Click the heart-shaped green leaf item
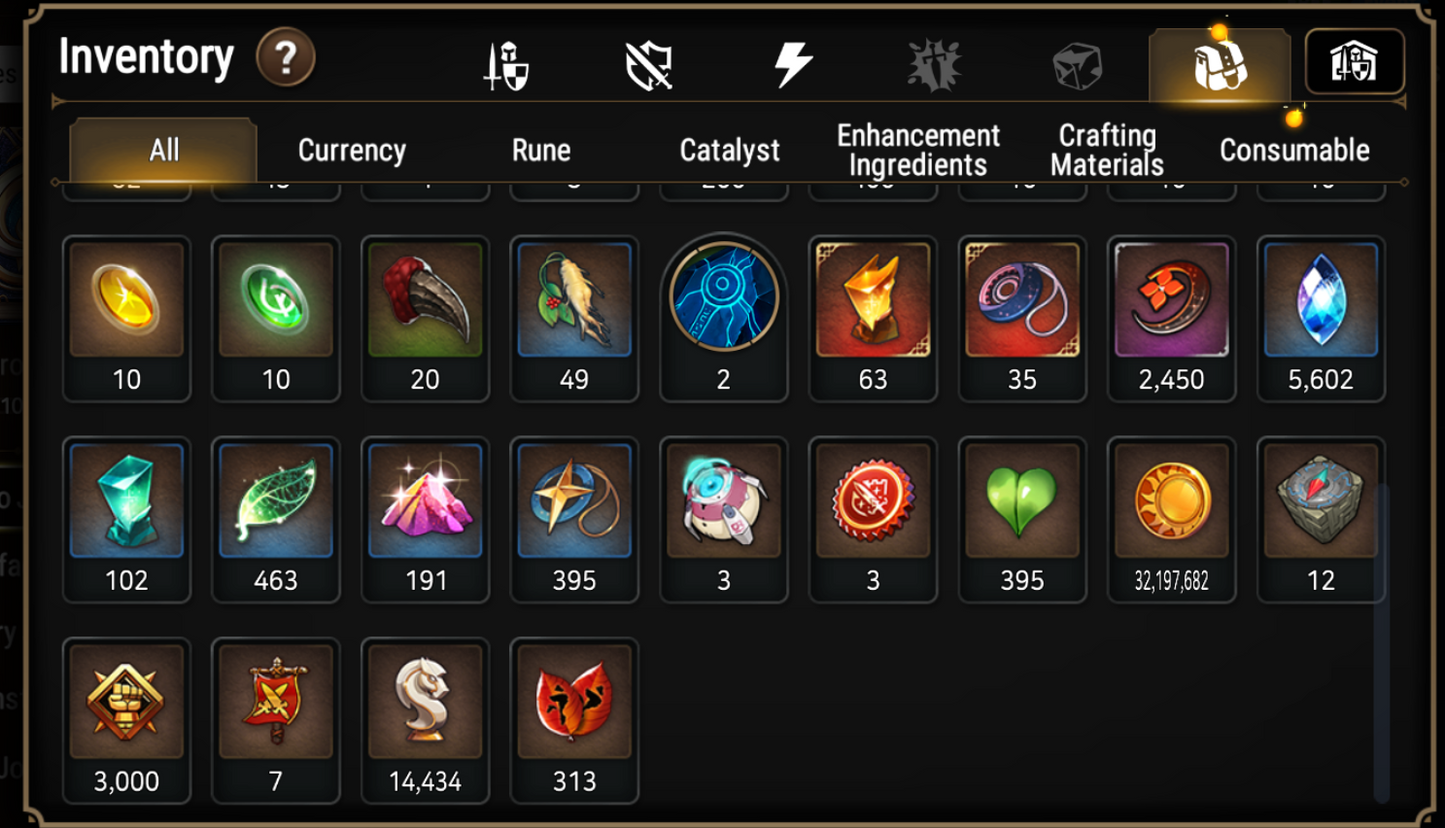This screenshot has width=1445, height=828. (x=1022, y=503)
